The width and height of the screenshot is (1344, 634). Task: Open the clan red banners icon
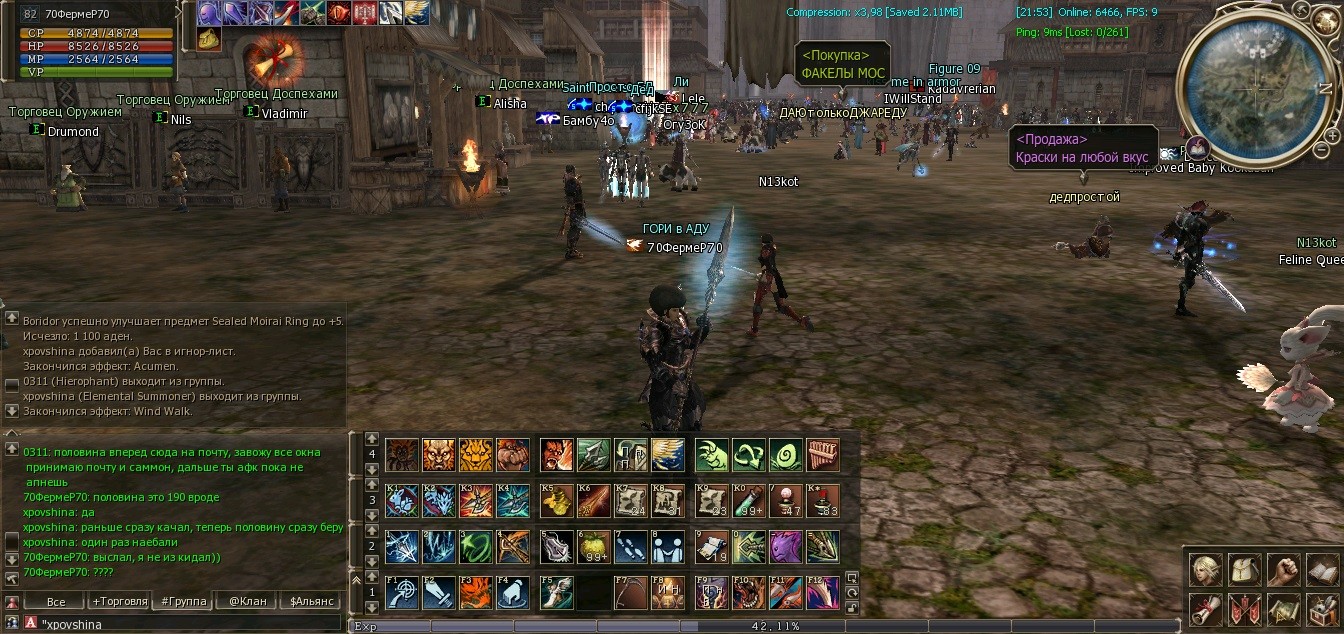tap(1245, 608)
